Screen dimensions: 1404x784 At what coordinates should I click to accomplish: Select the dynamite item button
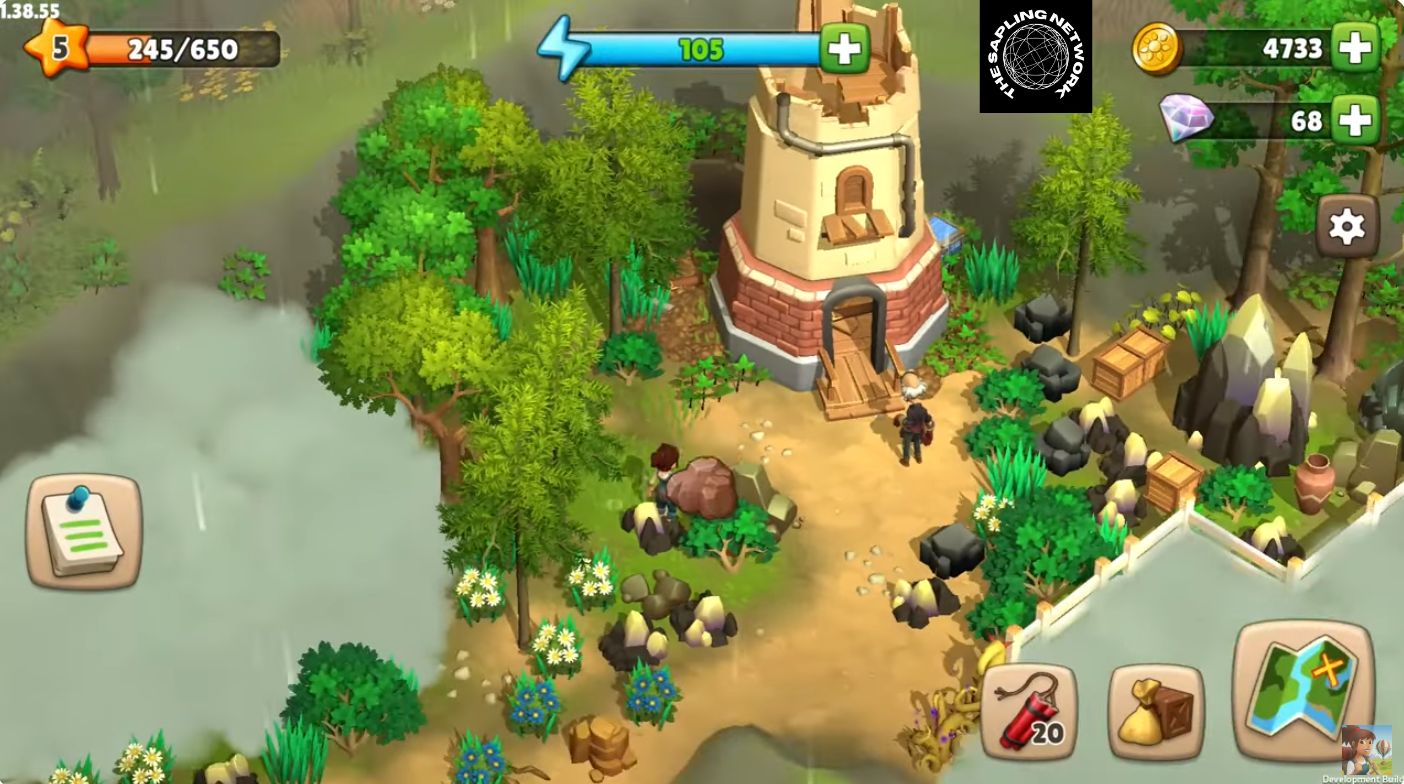pyautogui.click(x=1028, y=712)
